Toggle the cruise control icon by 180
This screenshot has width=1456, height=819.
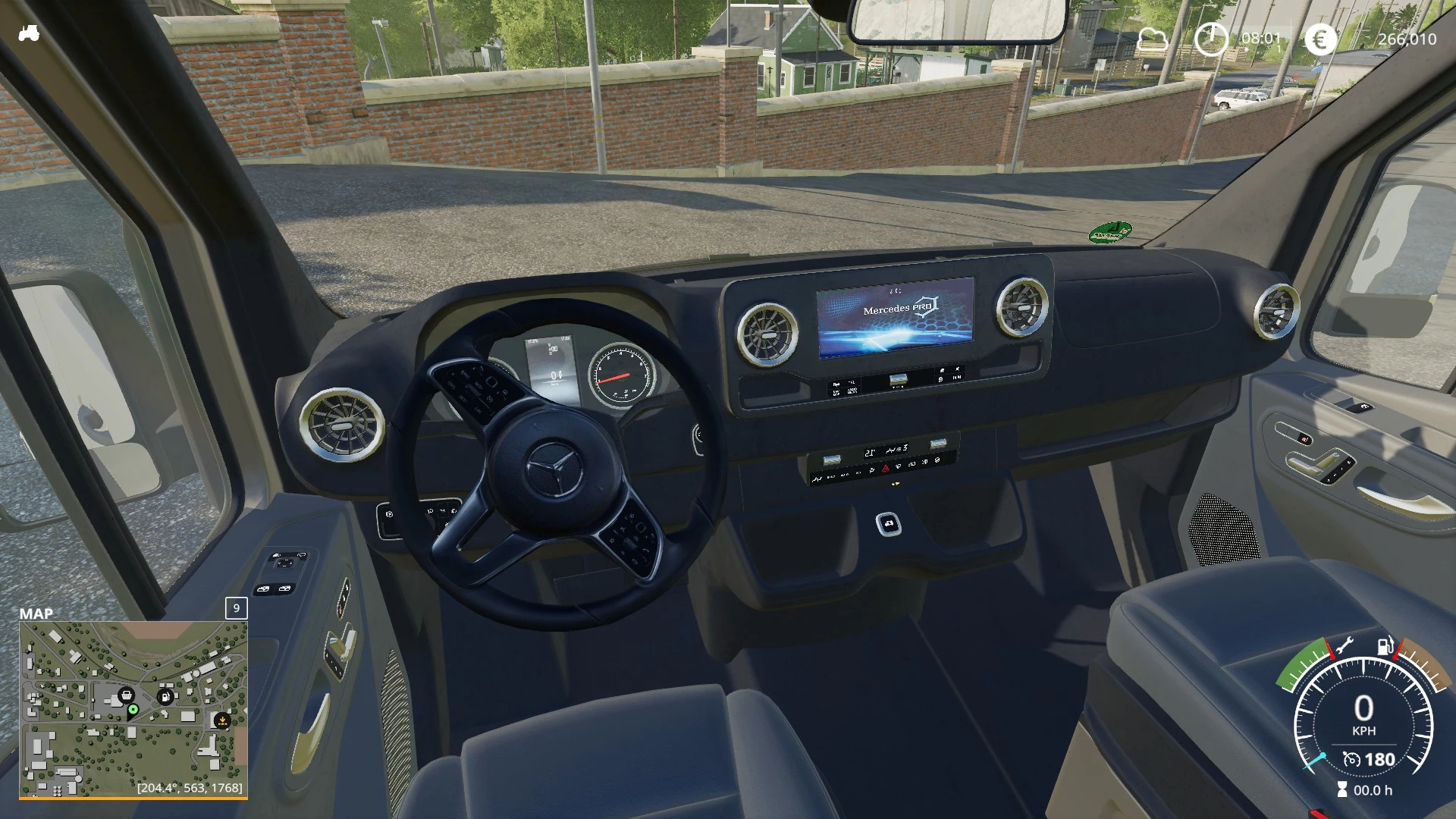coord(1351,759)
